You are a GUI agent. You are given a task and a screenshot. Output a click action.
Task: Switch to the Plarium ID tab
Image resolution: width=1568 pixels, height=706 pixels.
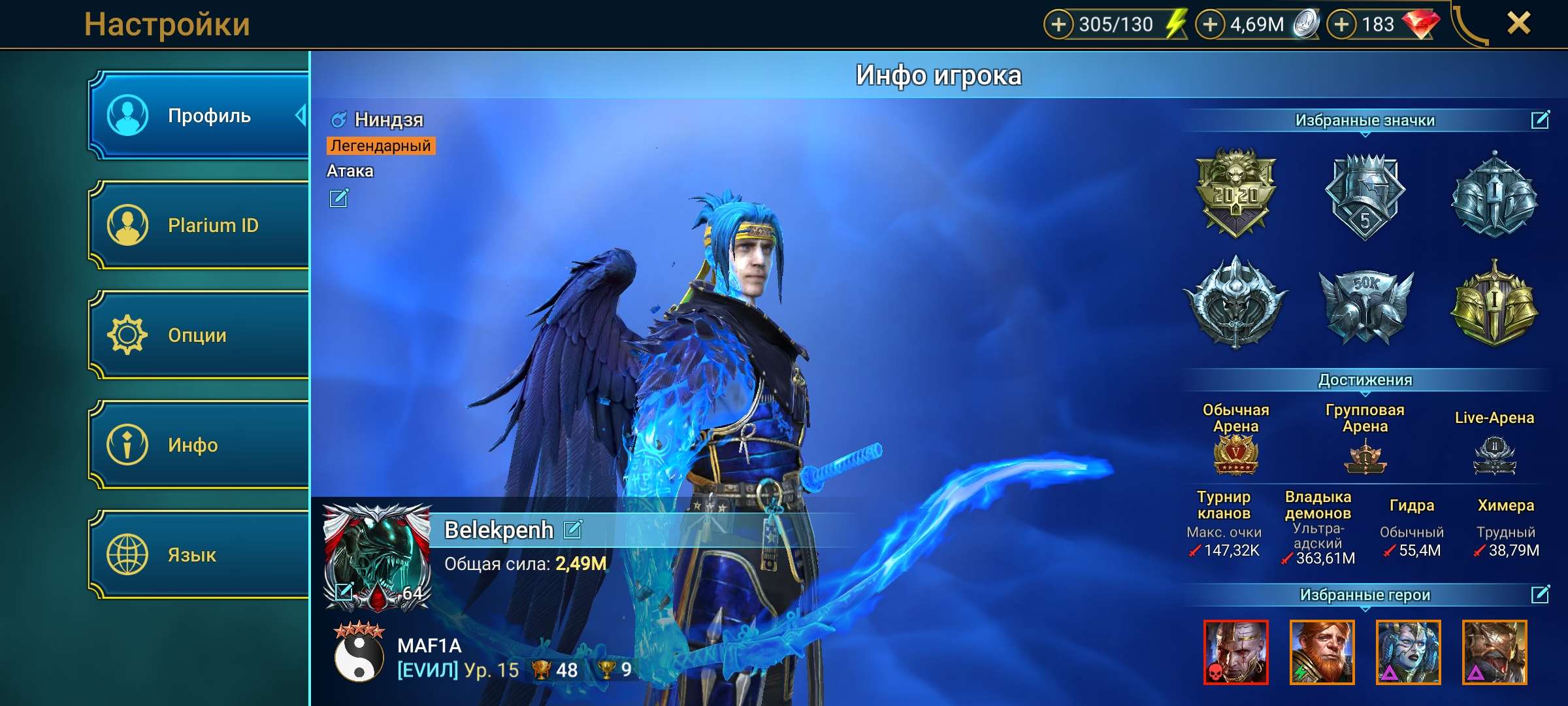pos(199,226)
